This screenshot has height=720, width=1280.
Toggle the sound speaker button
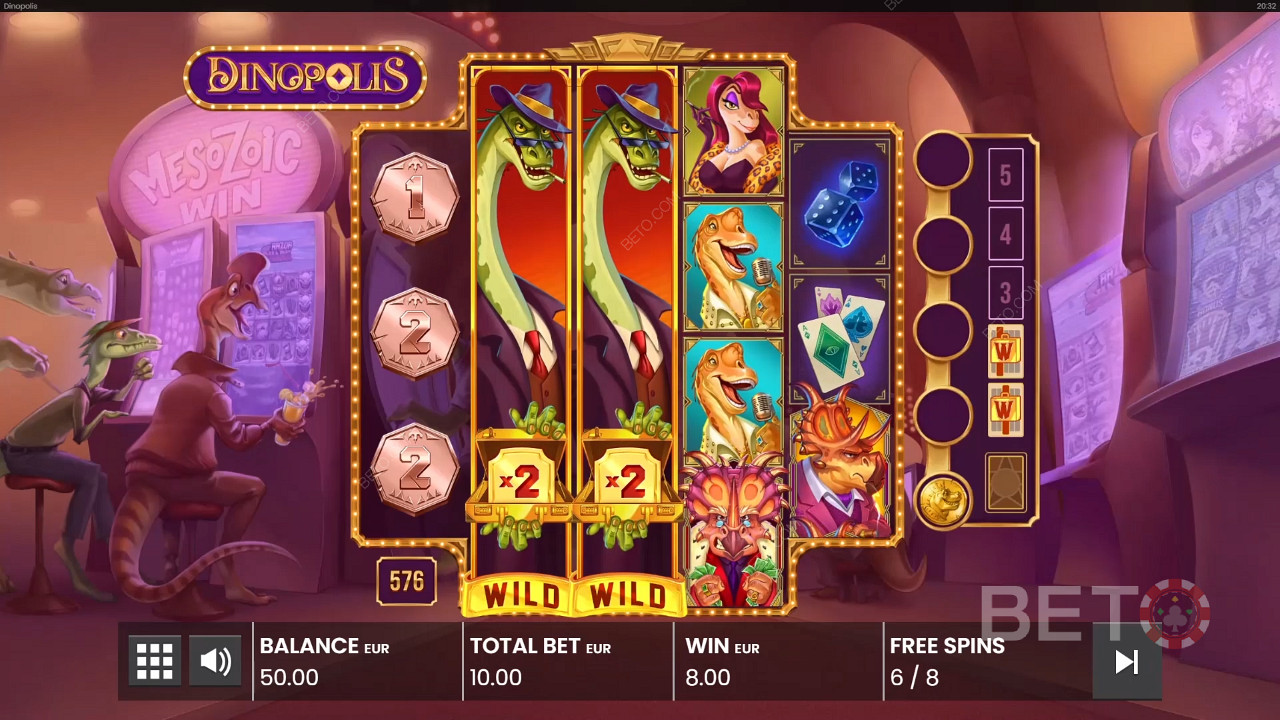(x=215, y=661)
